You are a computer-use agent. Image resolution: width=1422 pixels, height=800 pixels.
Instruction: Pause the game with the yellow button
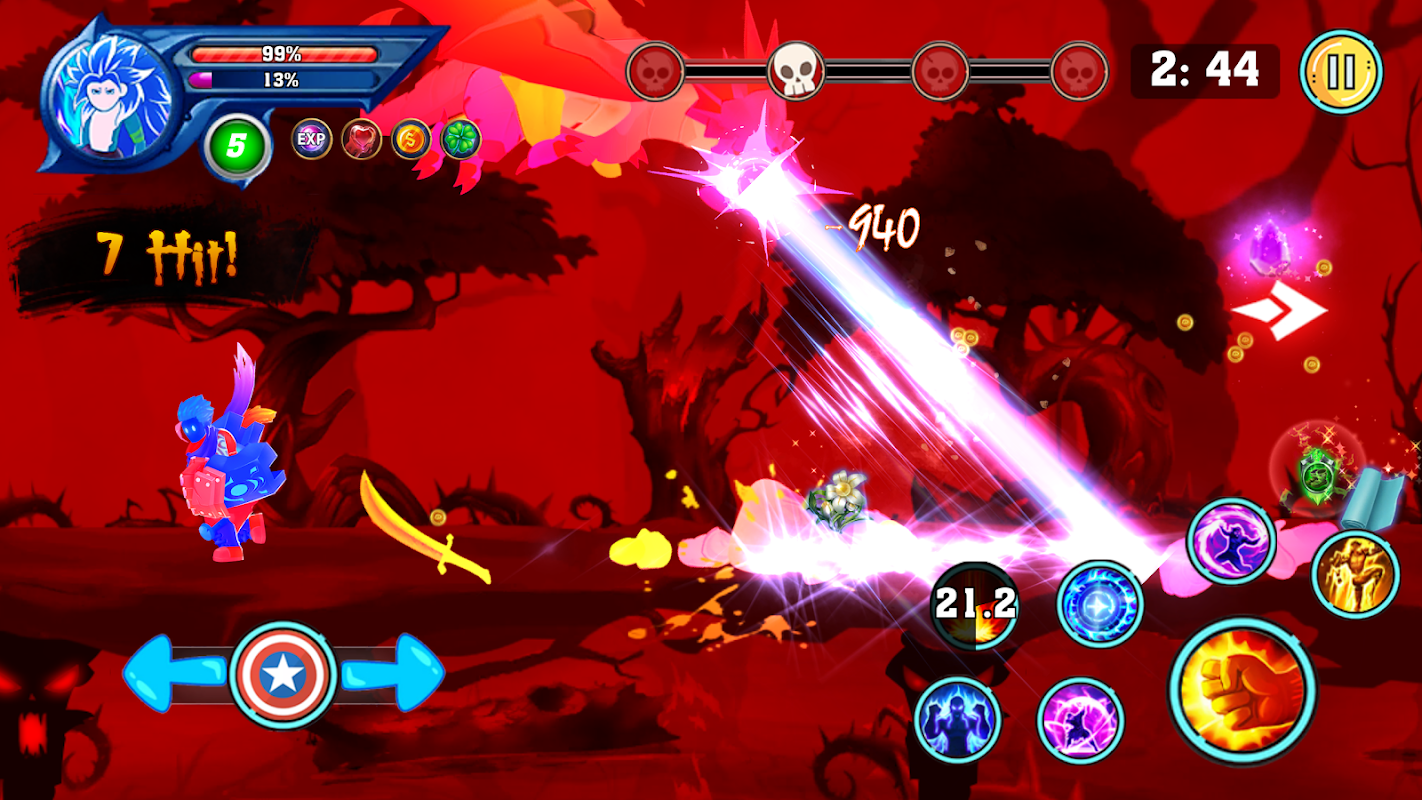tap(1341, 72)
